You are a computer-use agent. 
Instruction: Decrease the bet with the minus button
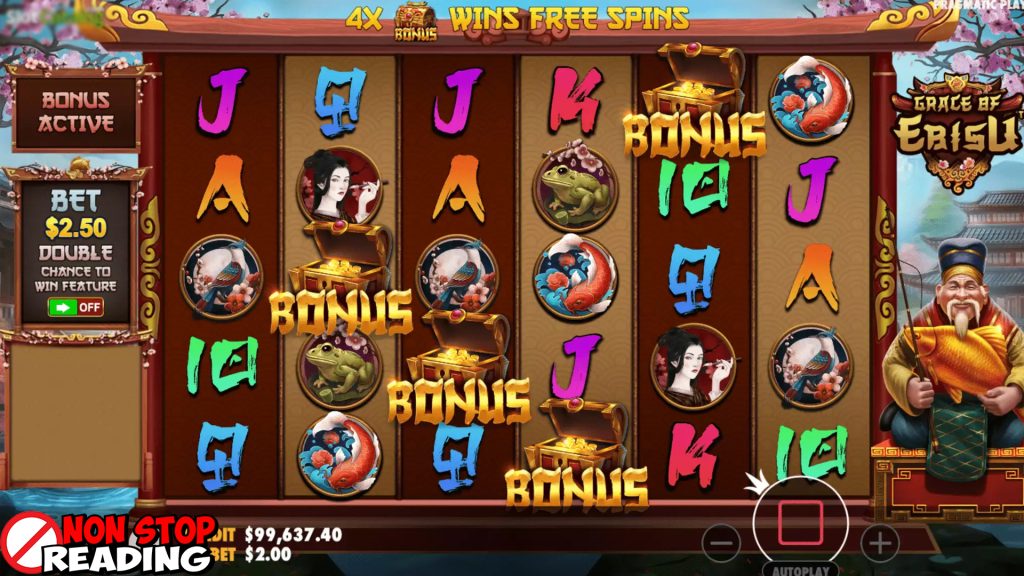pos(721,543)
